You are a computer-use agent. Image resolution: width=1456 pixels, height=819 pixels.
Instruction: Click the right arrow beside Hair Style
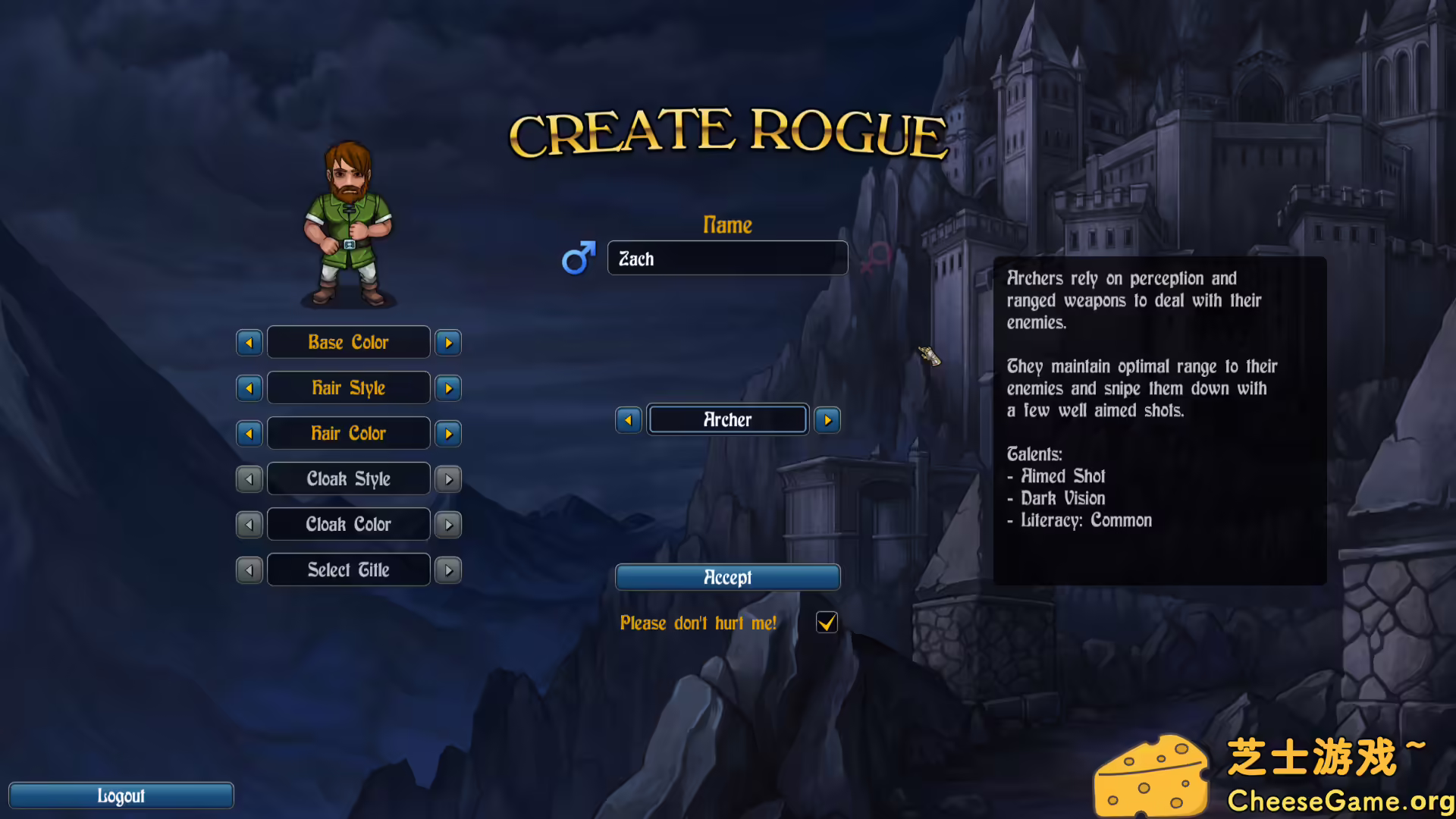click(x=447, y=388)
